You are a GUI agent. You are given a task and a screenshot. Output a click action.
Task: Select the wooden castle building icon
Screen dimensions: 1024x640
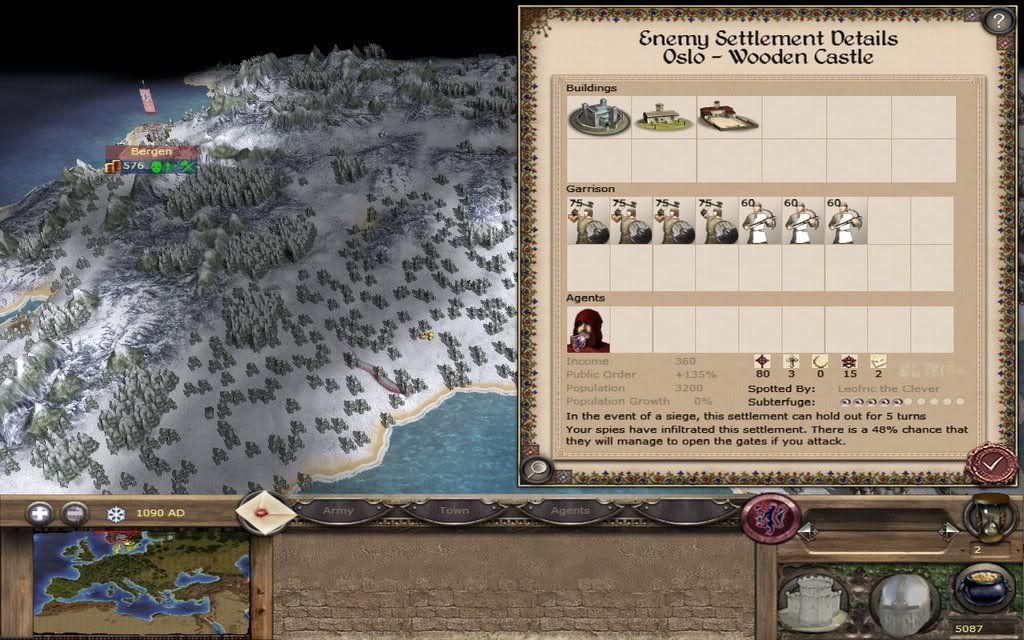tap(596, 119)
